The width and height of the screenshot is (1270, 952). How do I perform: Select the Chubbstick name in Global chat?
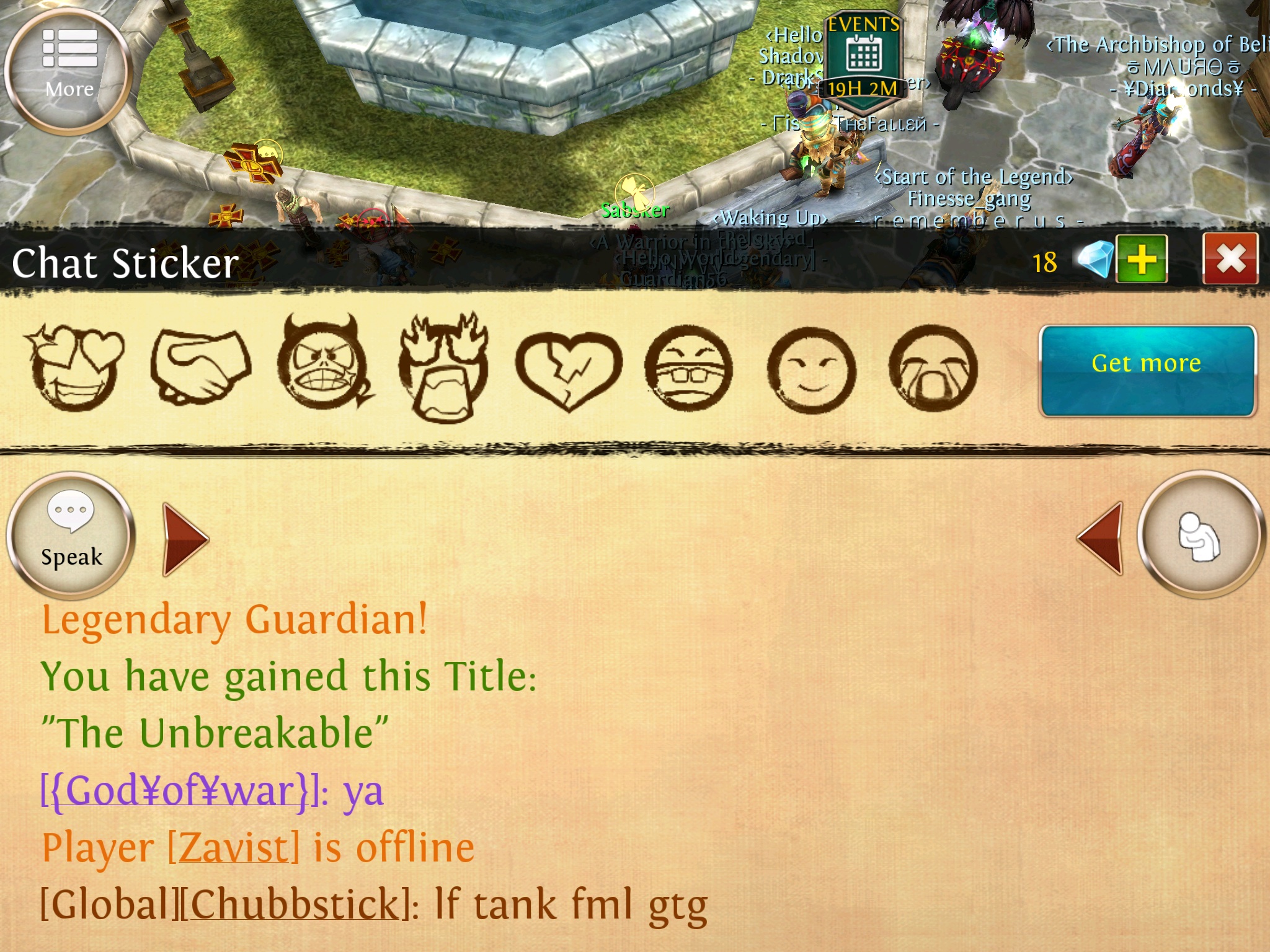click(x=295, y=905)
